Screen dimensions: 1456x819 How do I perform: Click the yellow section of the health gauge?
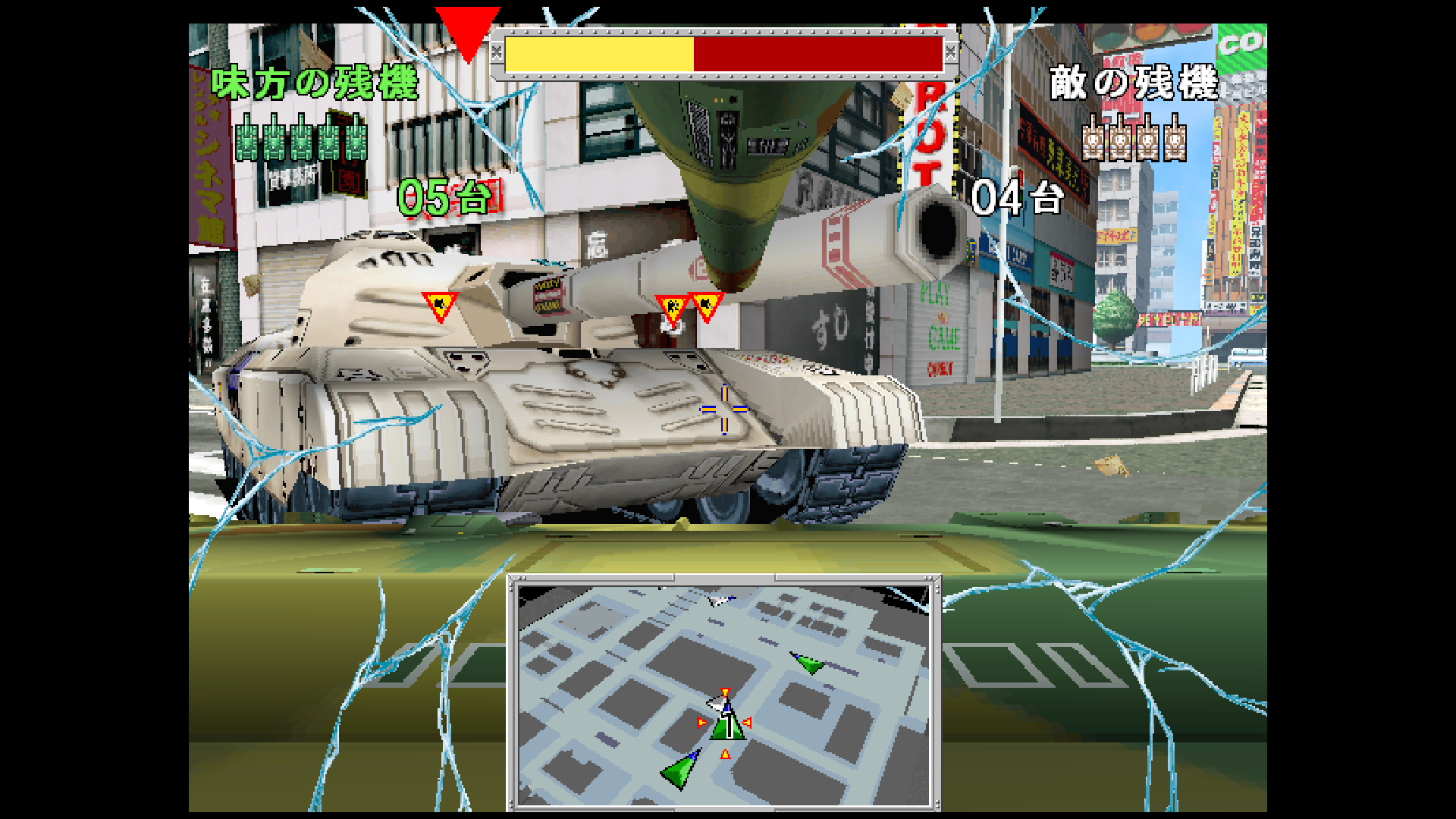599,55
